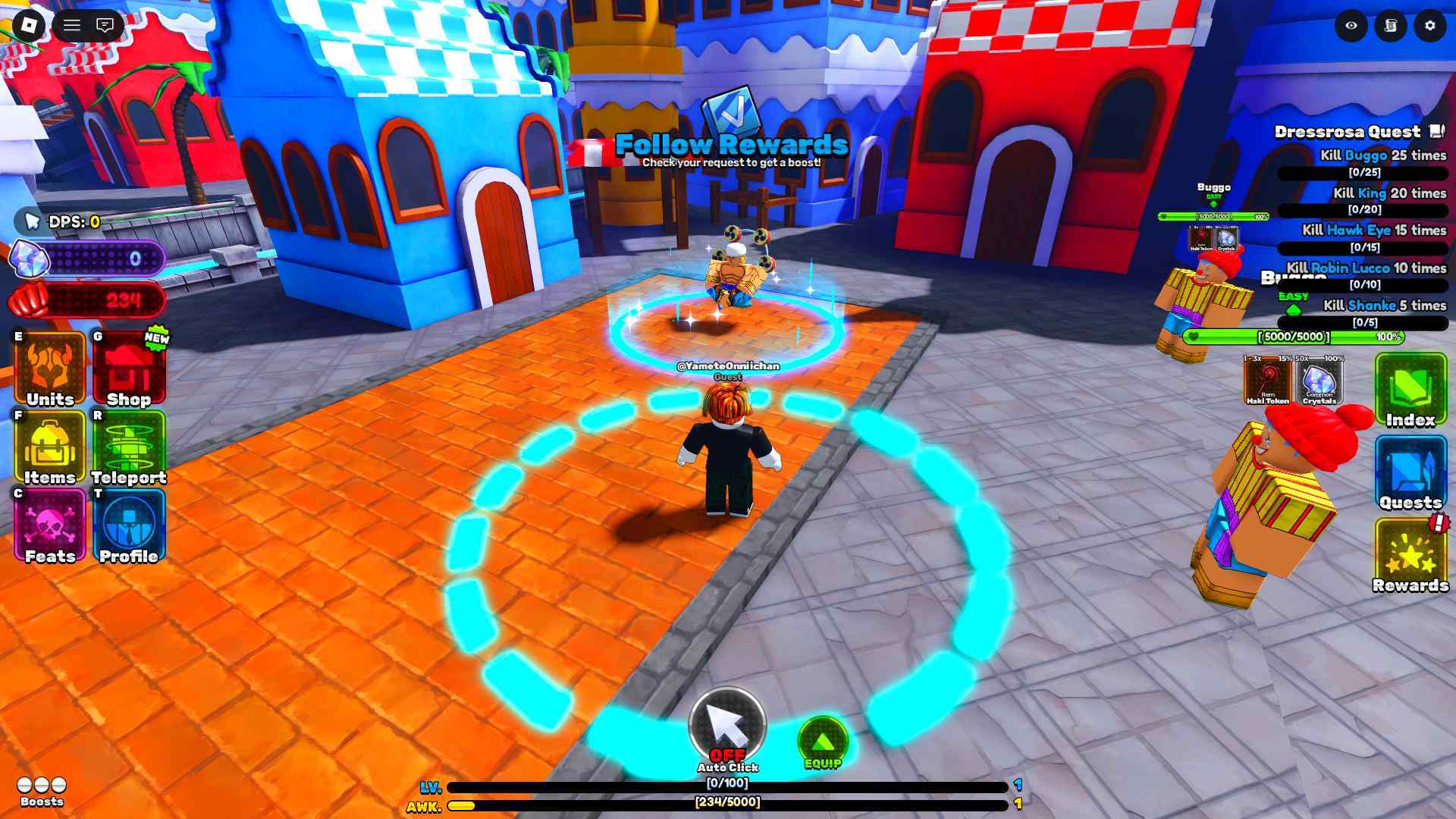Open the Roblox chat window
The height and width of the screenshot is (819, 1456).
pos(105,26)
